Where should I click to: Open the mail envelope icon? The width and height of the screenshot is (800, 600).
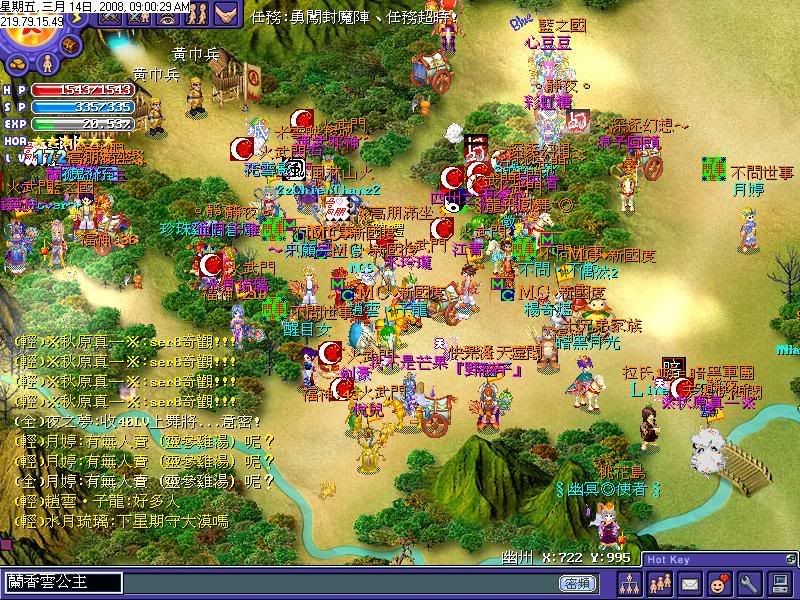(x=690, y=582)
